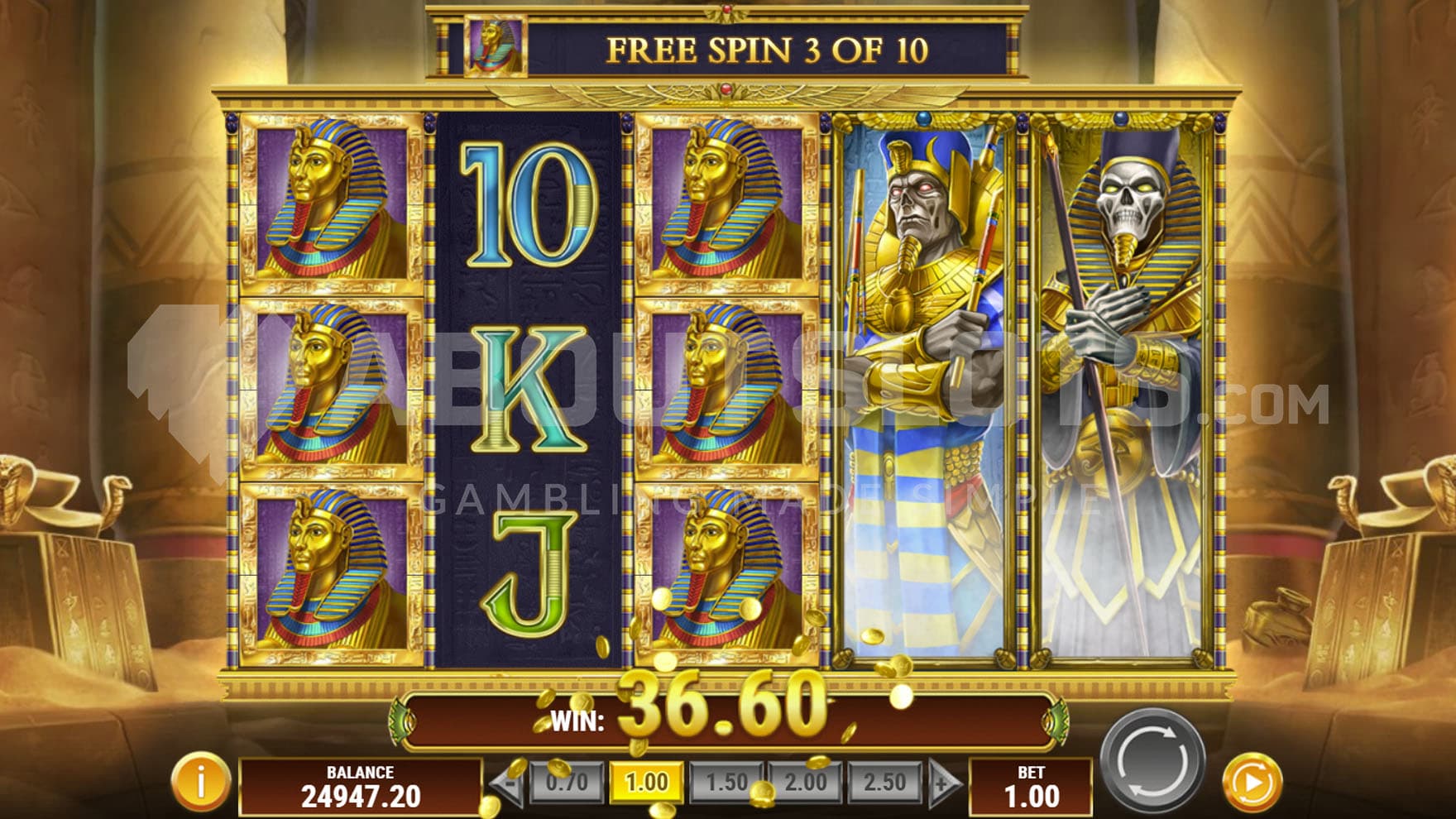This screenshot has height=819, width=1456.
Task: Select the 2.50 bet value
Action: [x=884, y=783]
